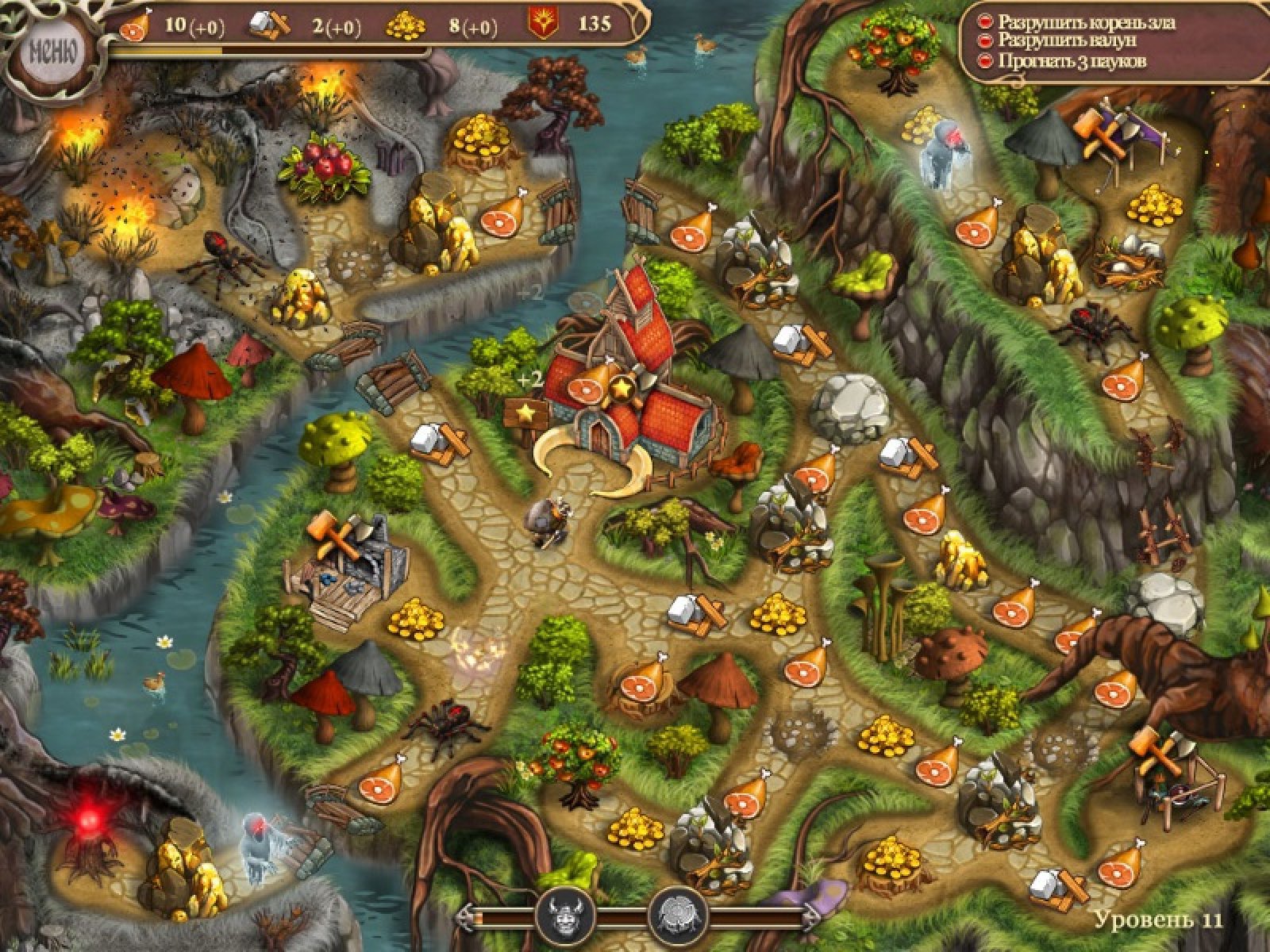Select the objective Разрушить корень зла
This screenshot has height=952, width=1270.
[x=1086, y=22]
